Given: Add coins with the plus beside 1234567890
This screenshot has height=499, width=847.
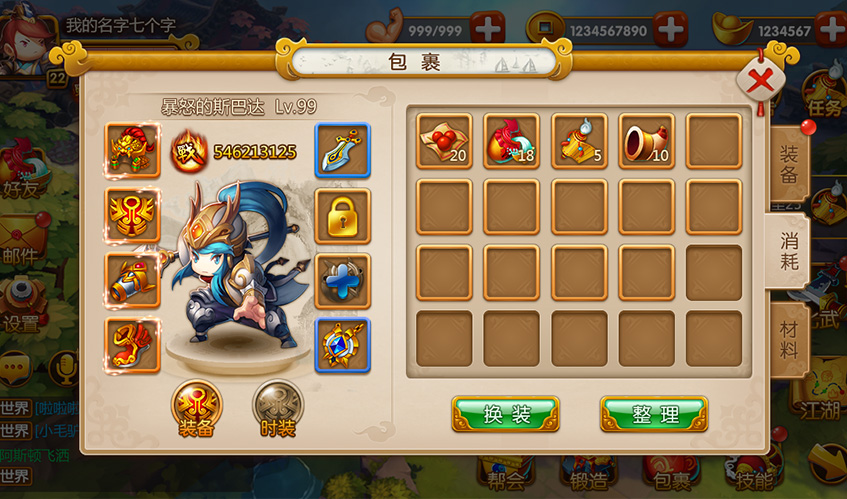Looking at the screenshot, I should click(x=669, y=29).
